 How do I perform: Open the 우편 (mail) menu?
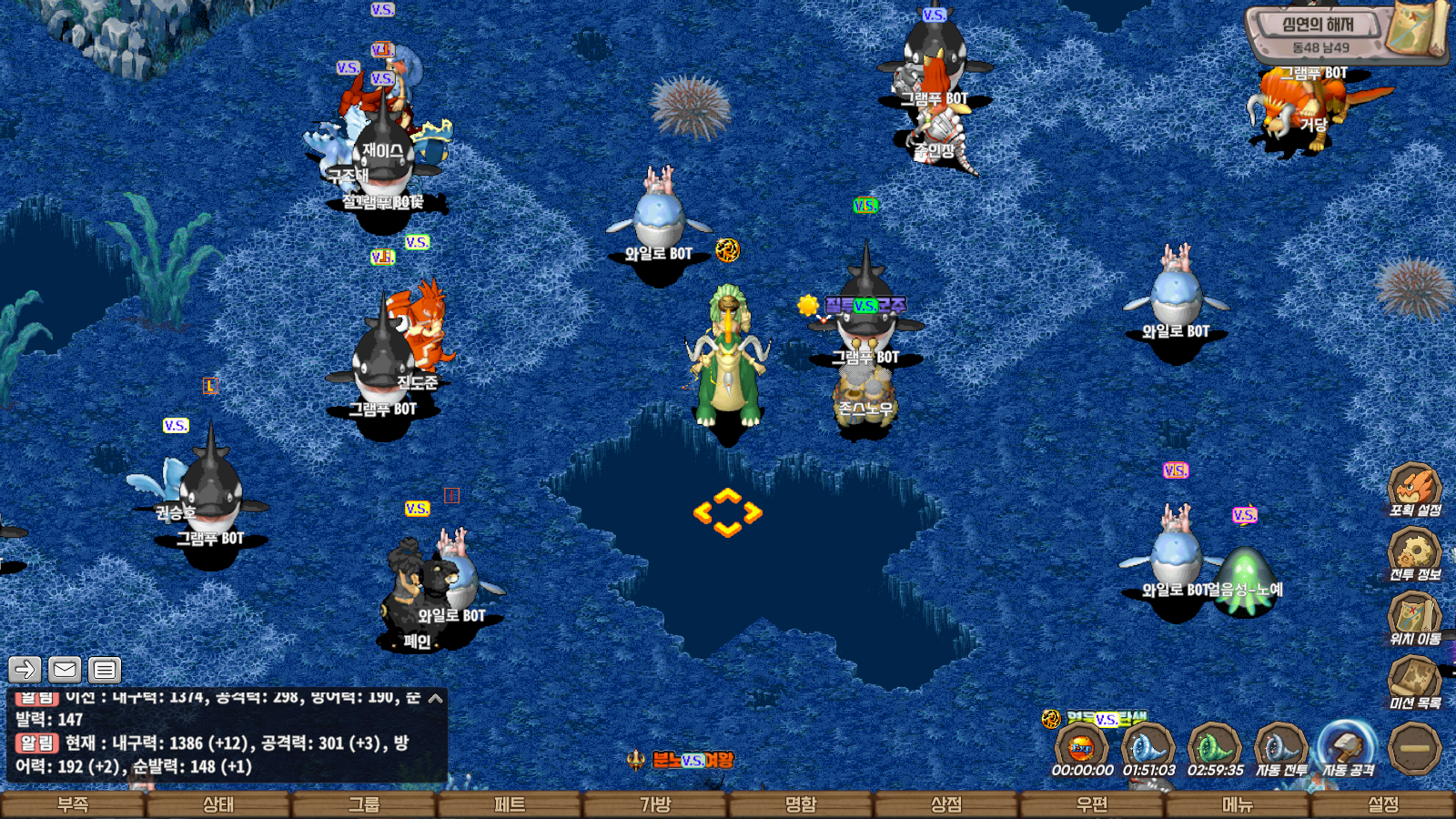1092,804
